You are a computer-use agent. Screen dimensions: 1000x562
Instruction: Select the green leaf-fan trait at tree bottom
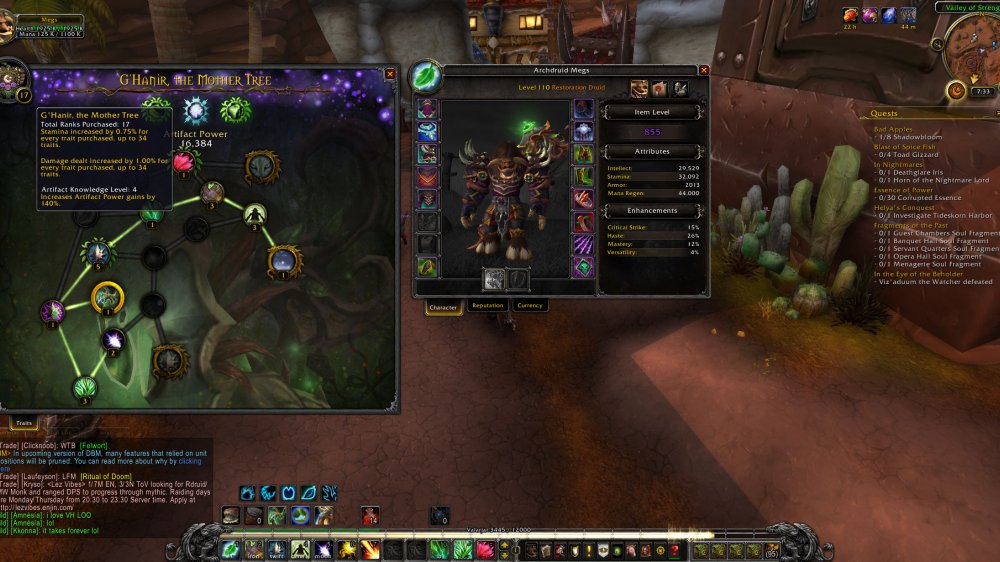point(86,387)
